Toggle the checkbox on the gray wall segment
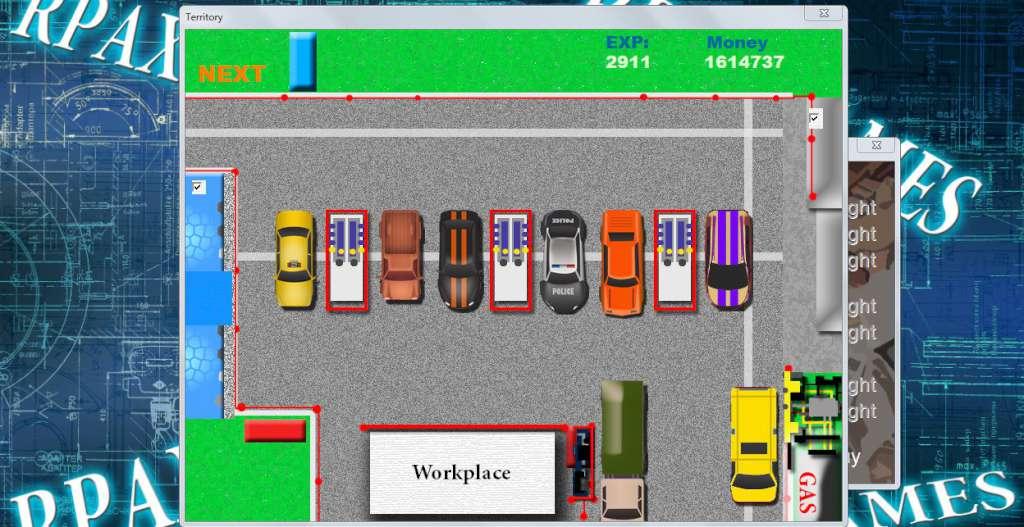This screenshot has height=527, width=1024. [x=815, y=119]
